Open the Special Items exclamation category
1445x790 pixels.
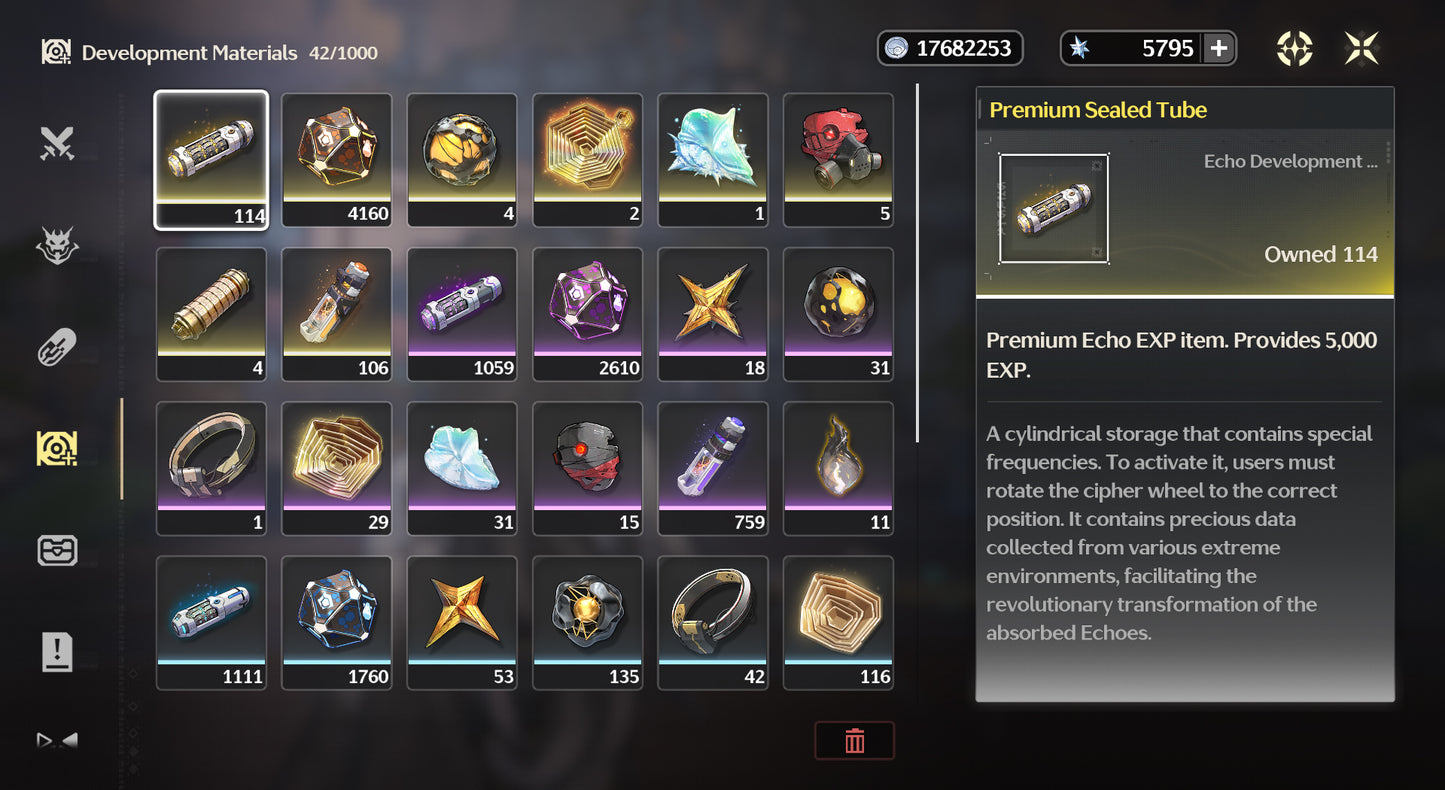tap(57, 652)
